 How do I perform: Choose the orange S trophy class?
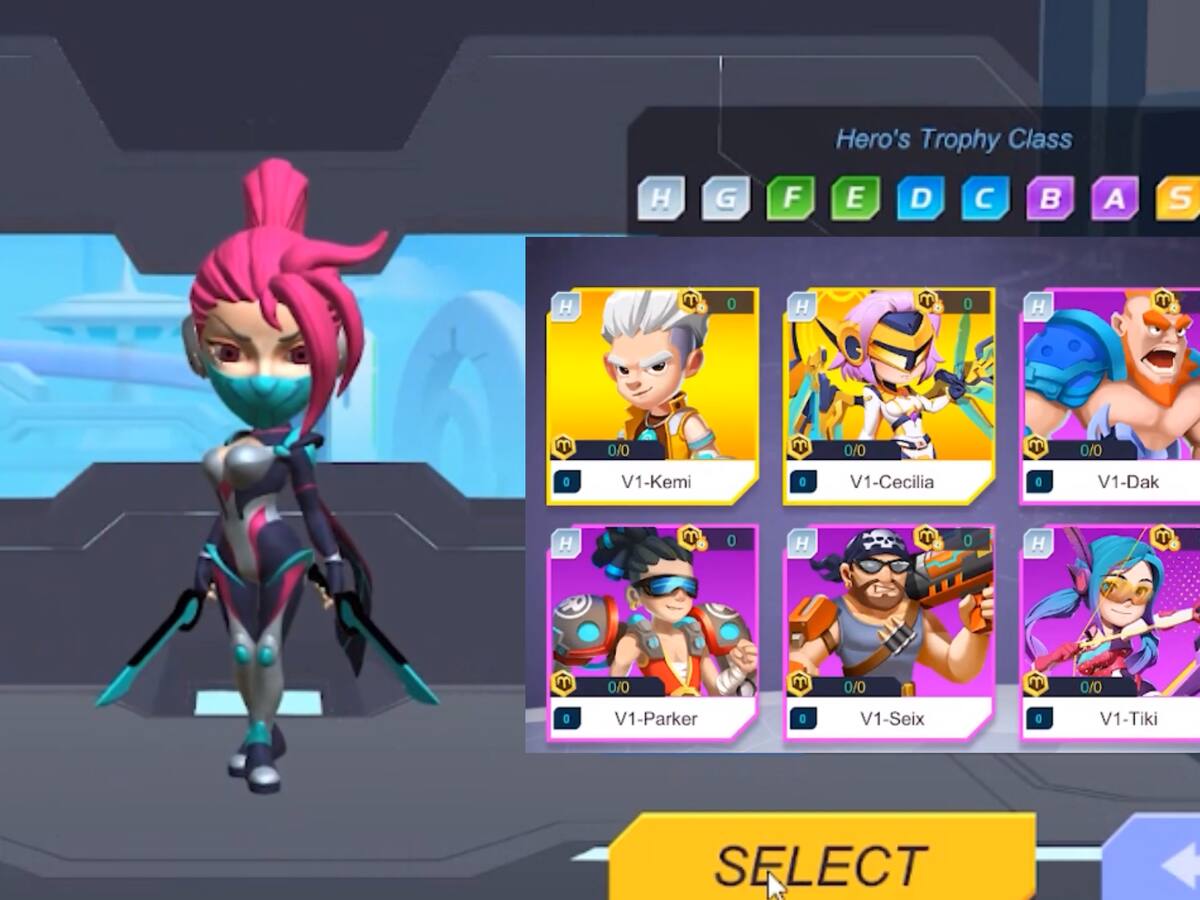1179,198
